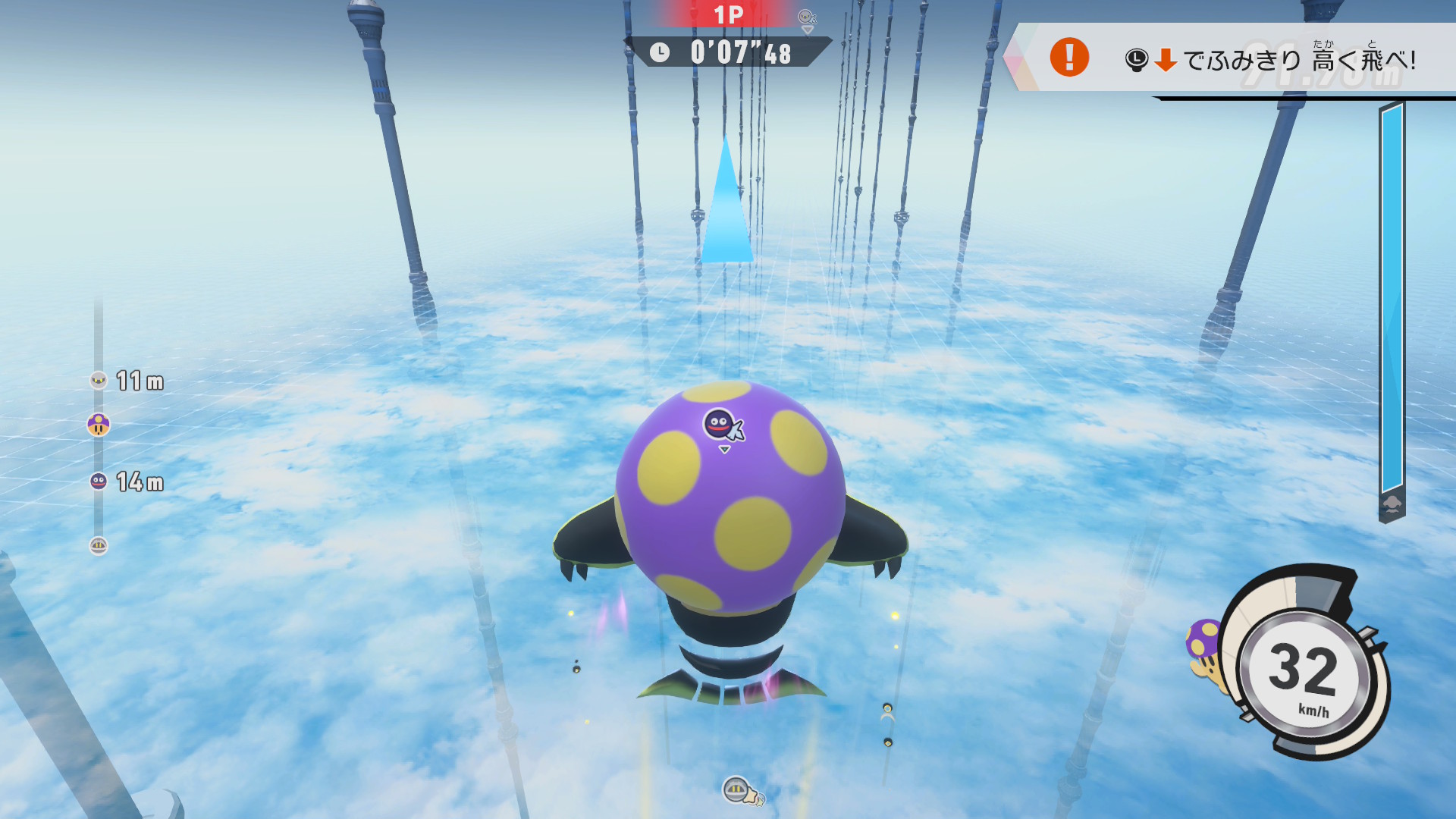
Task: Select the player marker icon above the purple ball
Action: pos(720,425)
